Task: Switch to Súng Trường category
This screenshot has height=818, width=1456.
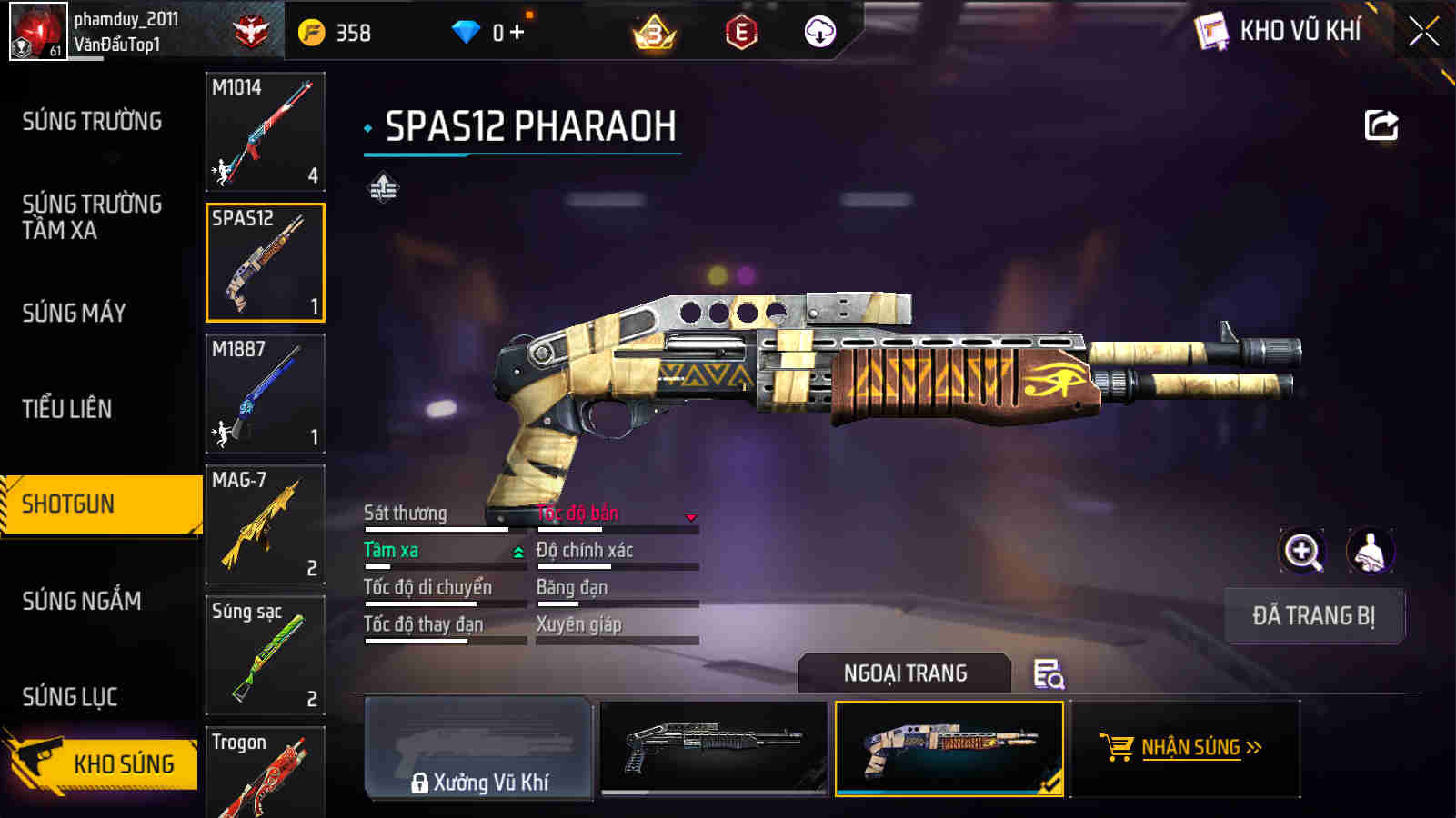Action: pos(92,121)
